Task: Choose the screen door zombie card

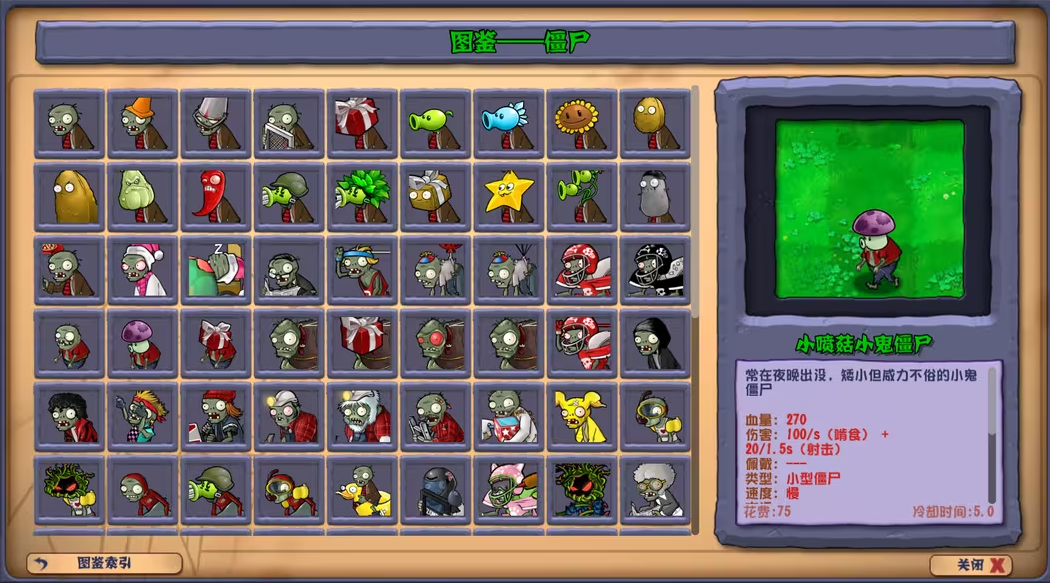Action: tap(289, 124)
